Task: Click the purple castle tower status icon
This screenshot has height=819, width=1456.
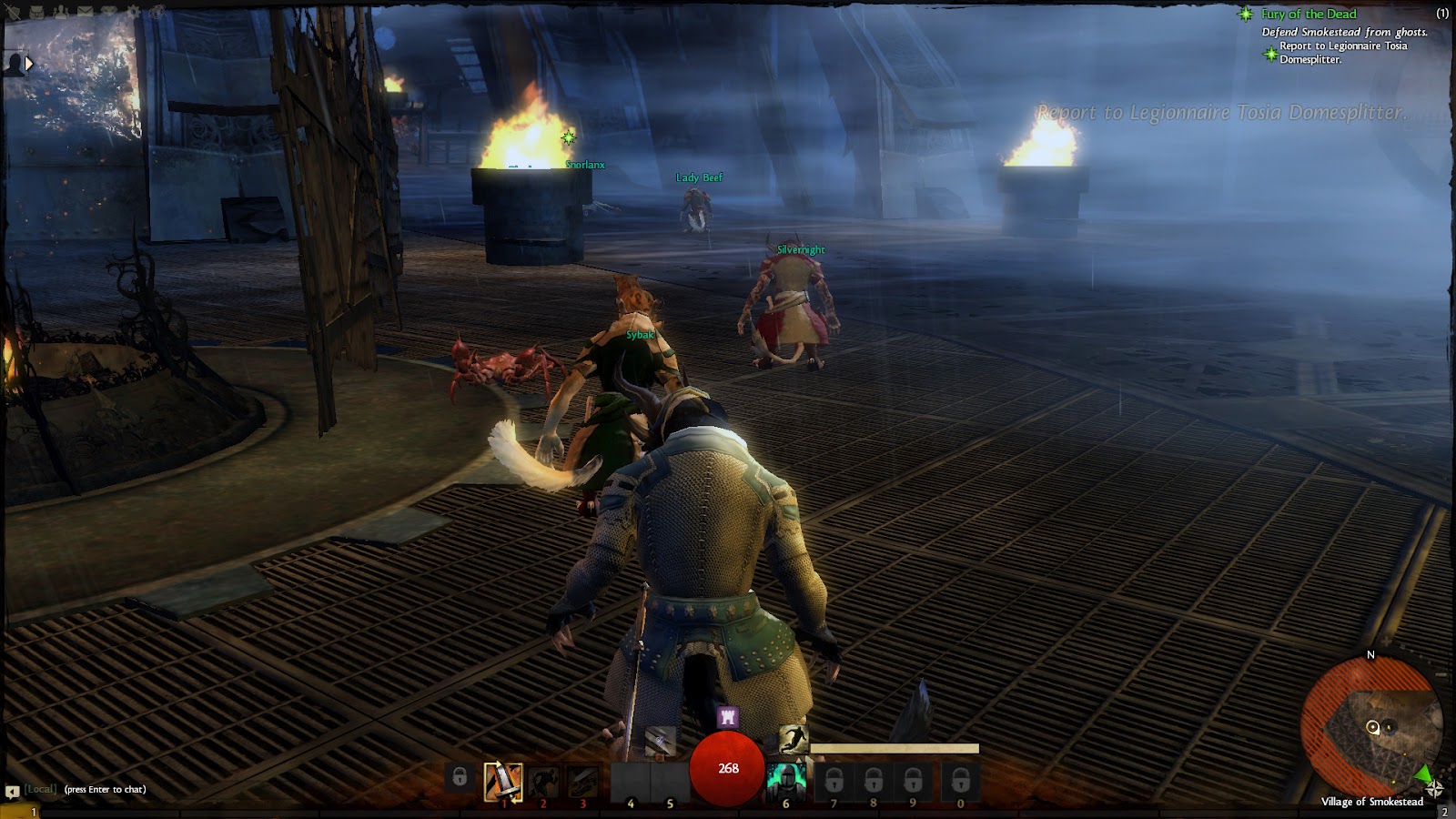Action: [727, 717]
